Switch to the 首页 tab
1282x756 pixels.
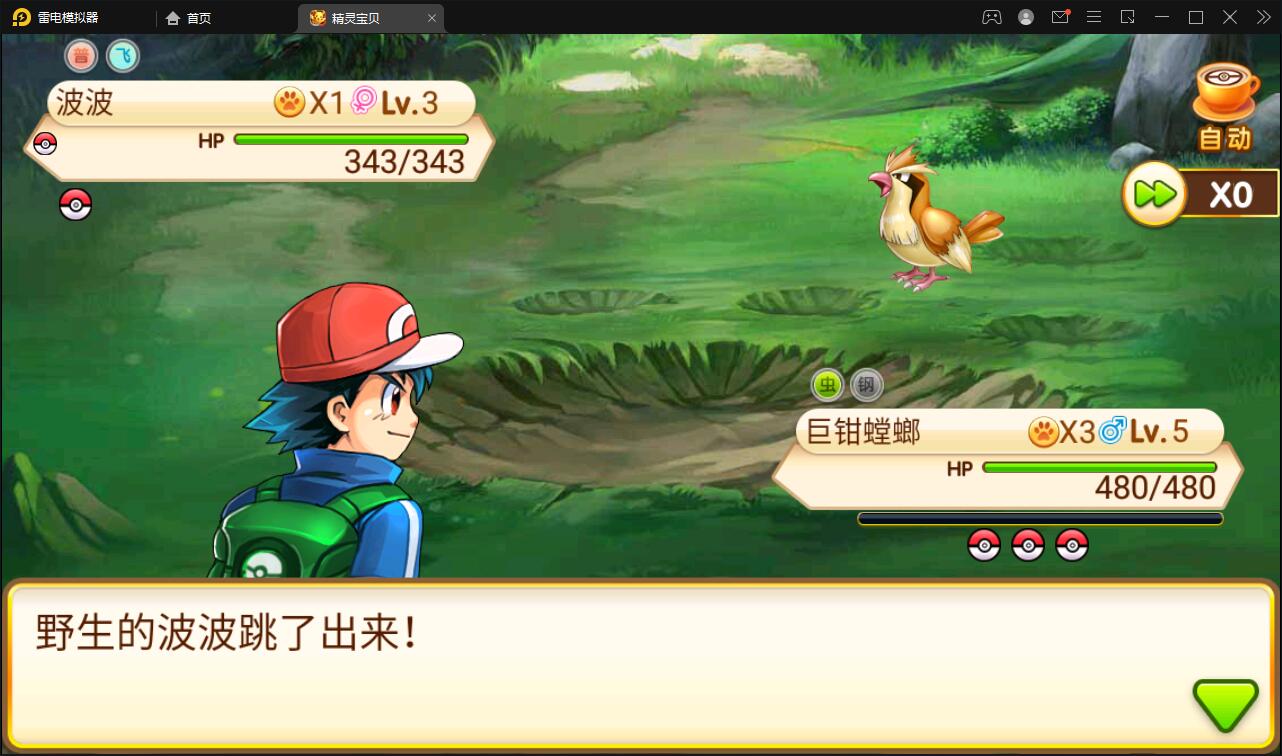click(x=189, y=17)
